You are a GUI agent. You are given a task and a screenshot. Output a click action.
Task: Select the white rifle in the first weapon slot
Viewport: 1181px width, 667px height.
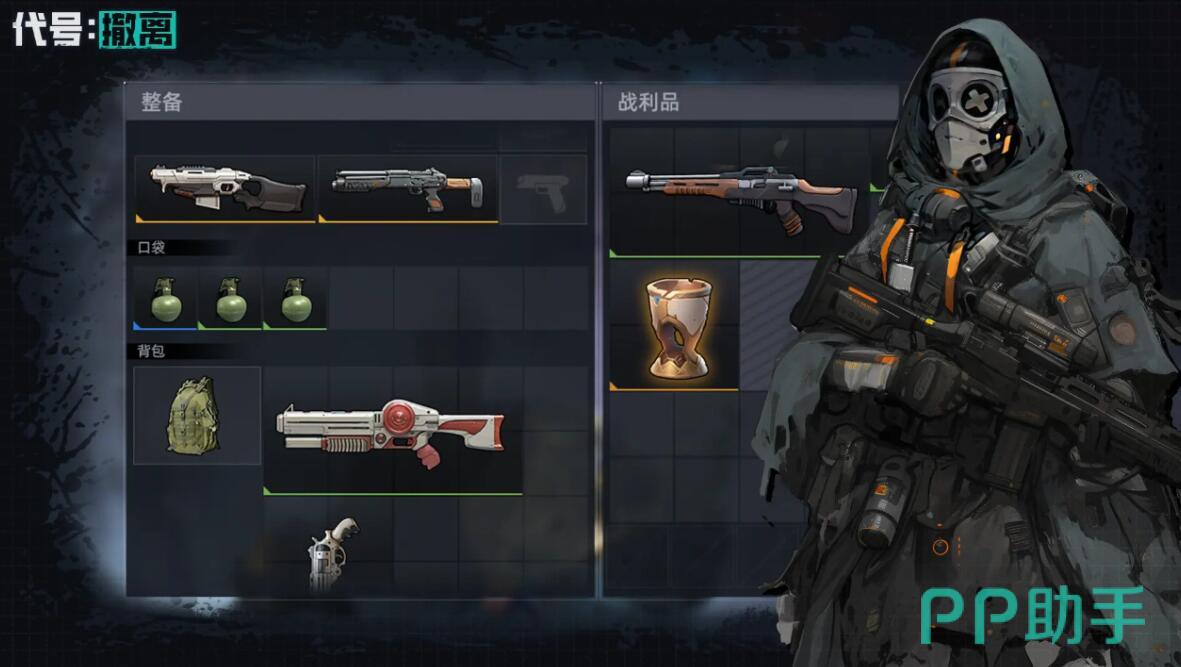coord(226,188)
